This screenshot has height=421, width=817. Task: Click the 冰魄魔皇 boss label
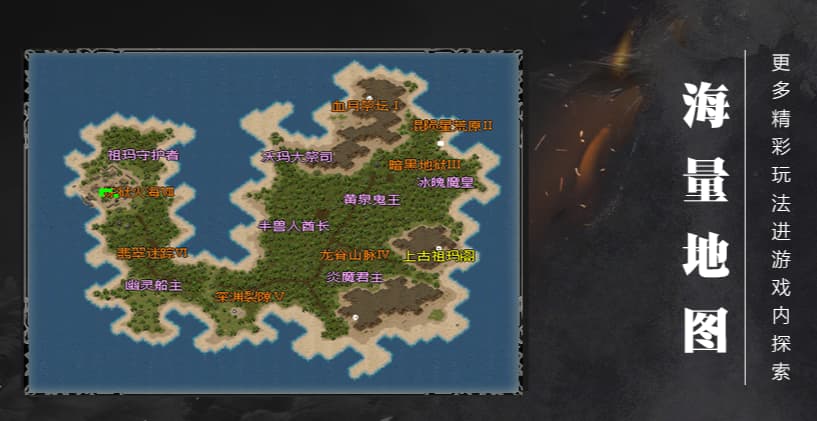[445, 183]
